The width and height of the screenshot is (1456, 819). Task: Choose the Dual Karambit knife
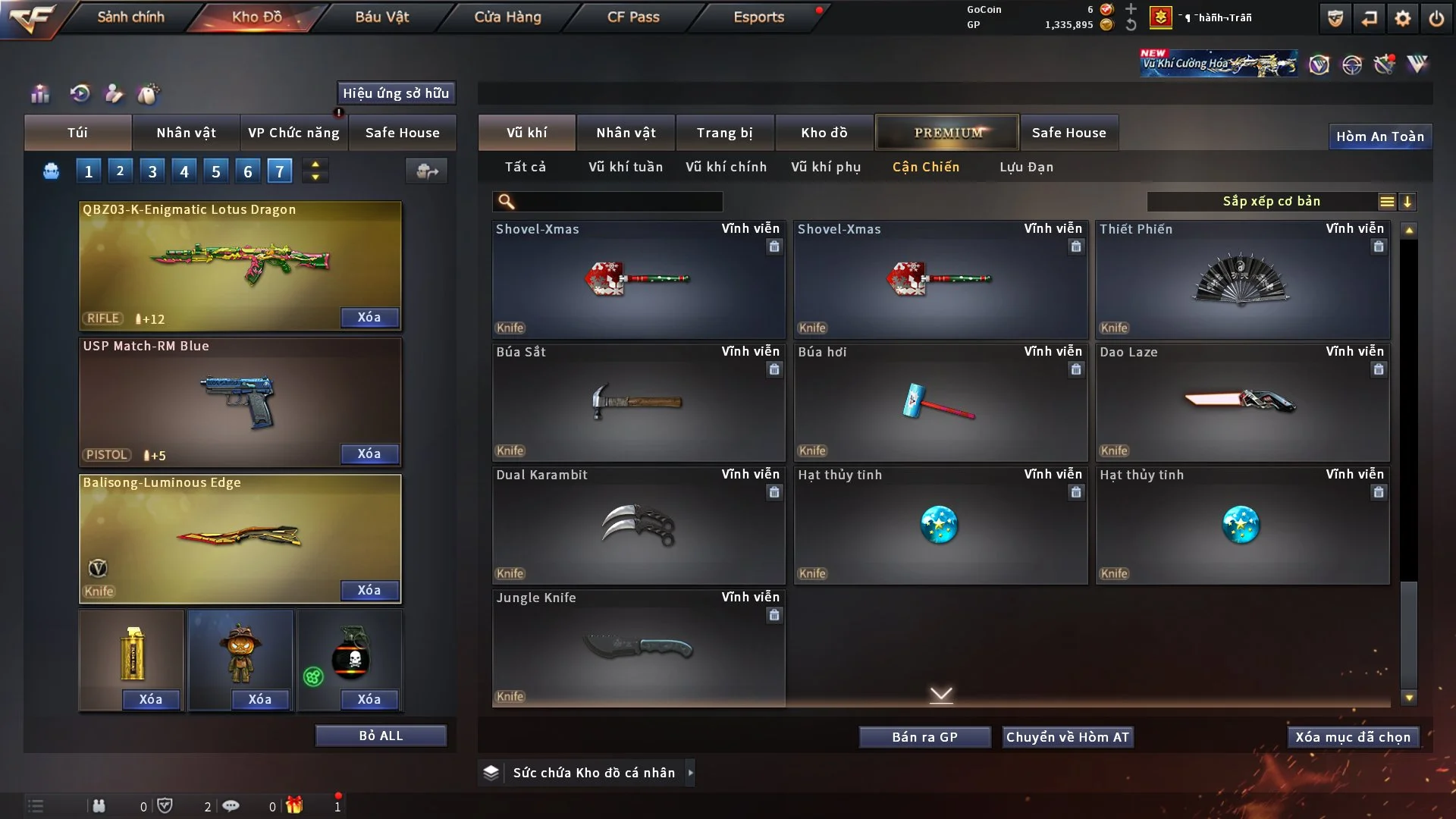[x=639, y=526]
